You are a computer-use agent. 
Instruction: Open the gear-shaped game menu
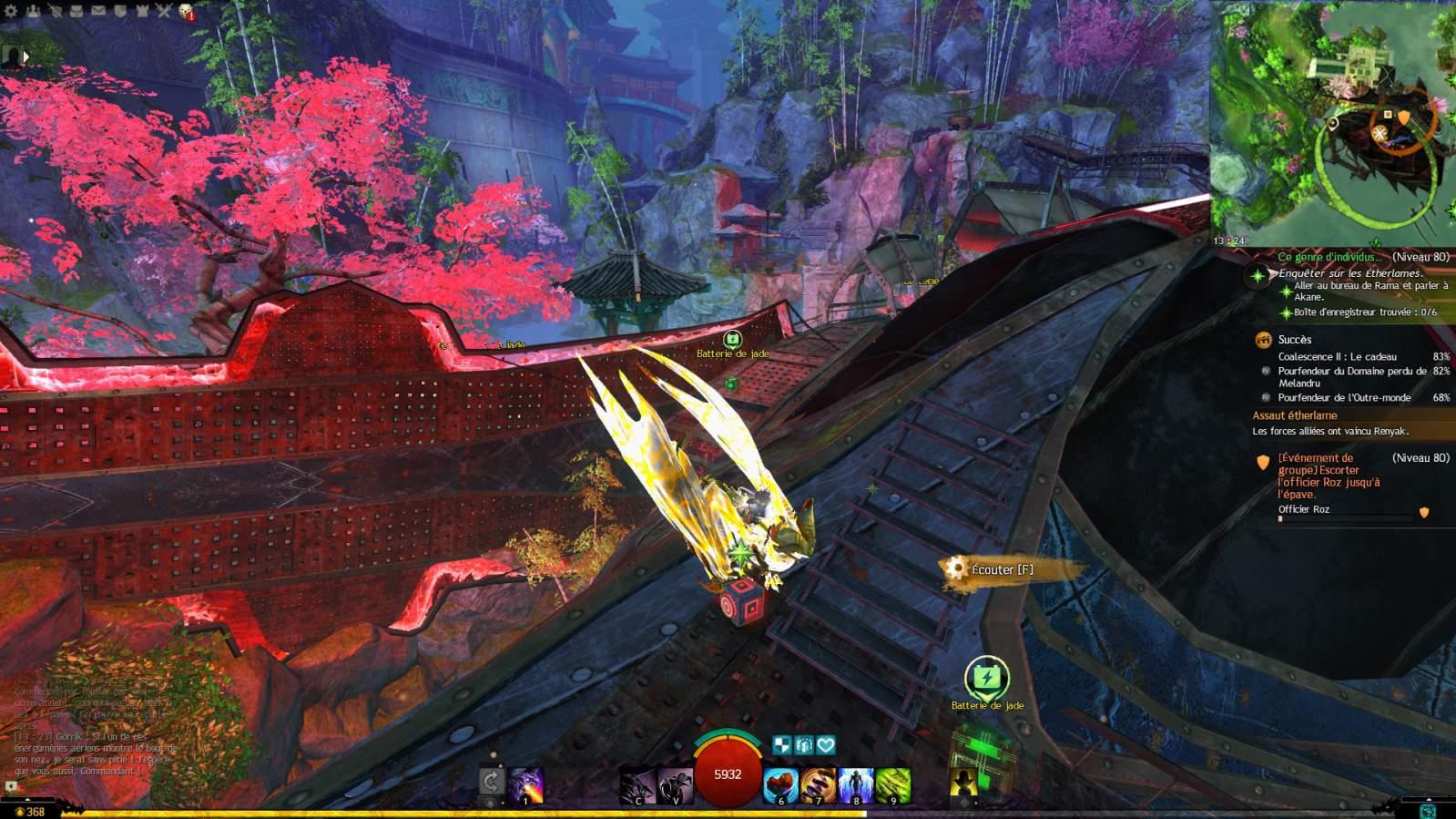[11, 12]
